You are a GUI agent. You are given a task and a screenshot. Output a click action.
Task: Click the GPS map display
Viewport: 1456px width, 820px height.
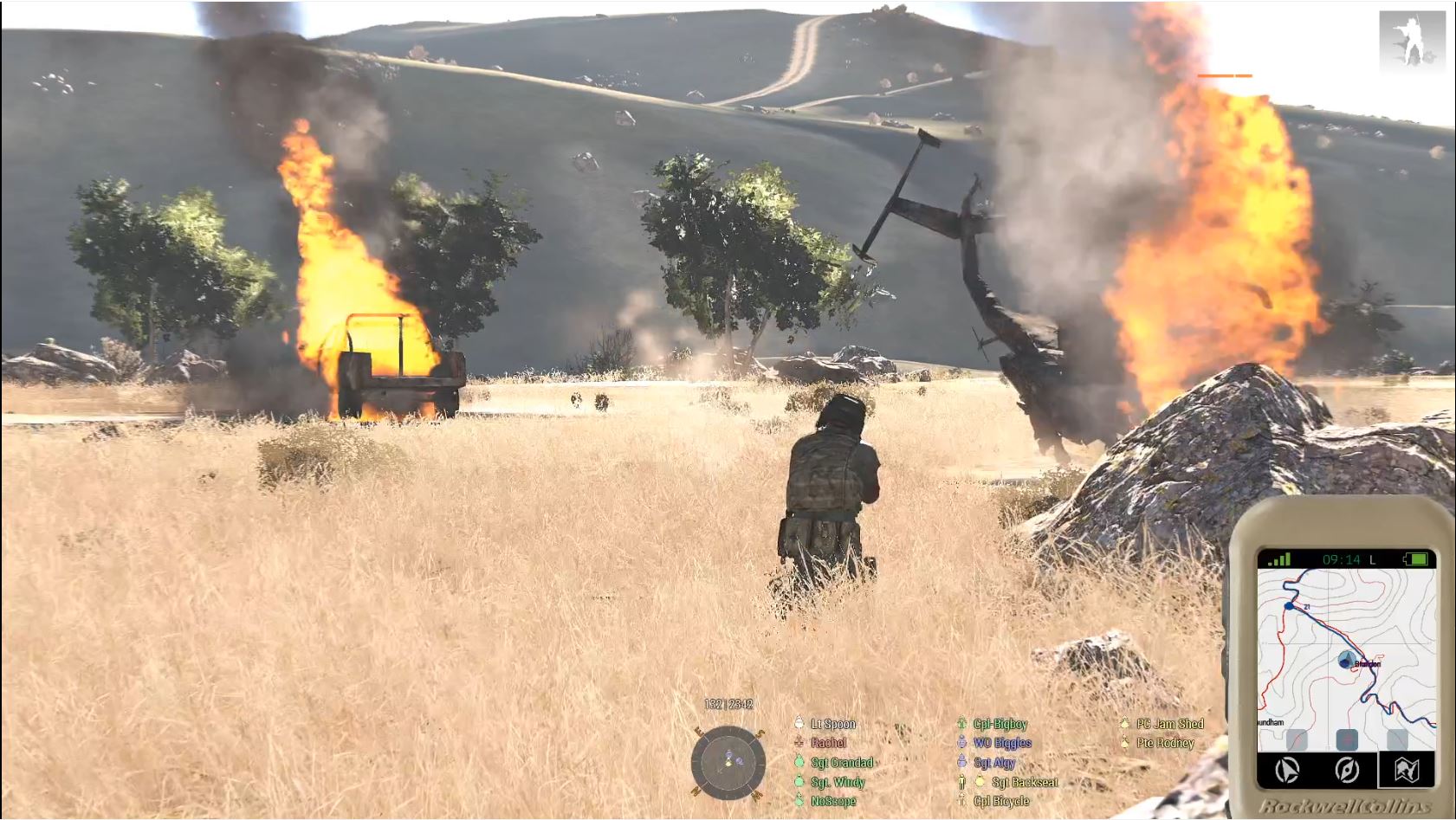1347,658
